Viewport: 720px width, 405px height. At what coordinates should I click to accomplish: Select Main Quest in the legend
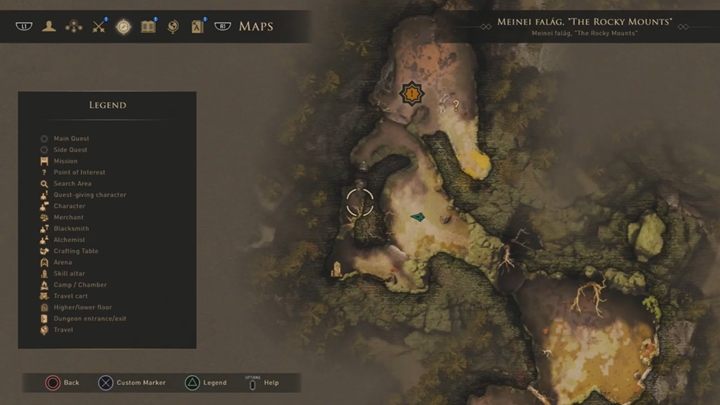(70, 138)
